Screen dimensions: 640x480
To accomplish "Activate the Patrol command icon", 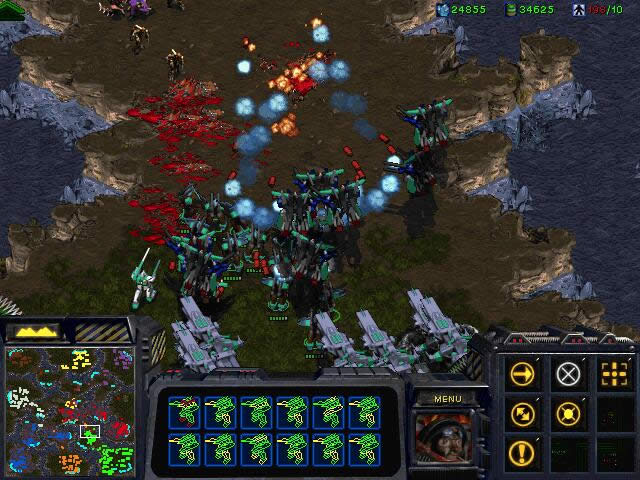I will pyautogui.click(x=524, y=413).
